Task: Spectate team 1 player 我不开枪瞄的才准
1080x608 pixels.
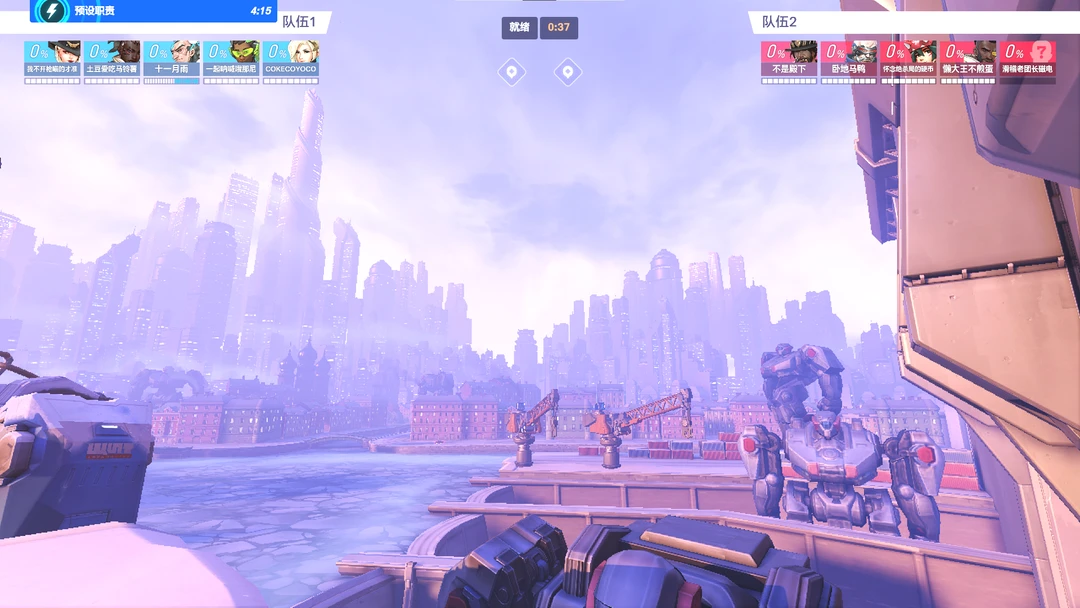Action: 52,61
